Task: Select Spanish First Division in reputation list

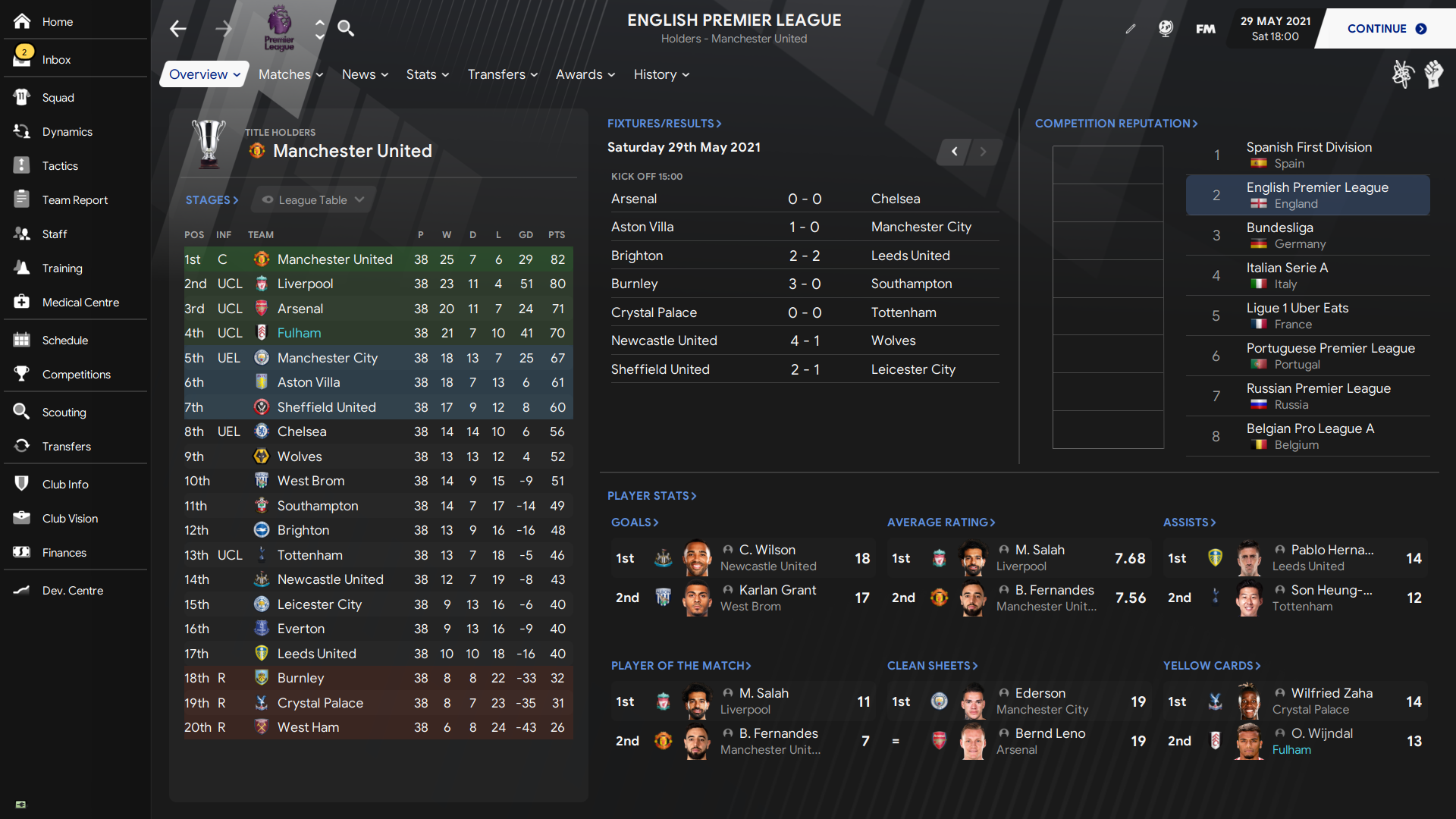Action: click(1308, 155)
